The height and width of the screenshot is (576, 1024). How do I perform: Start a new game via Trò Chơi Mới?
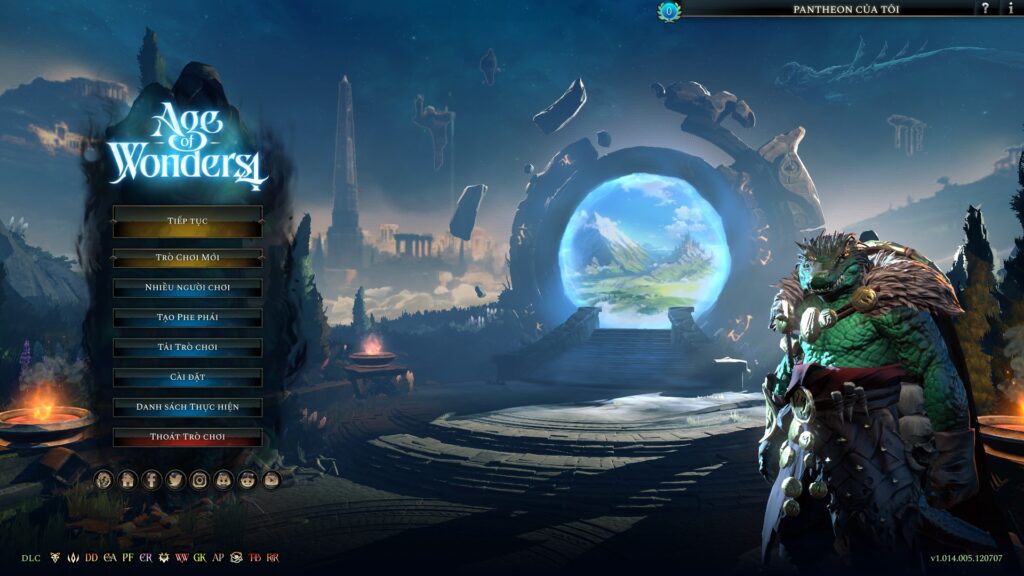pos(187,258)
